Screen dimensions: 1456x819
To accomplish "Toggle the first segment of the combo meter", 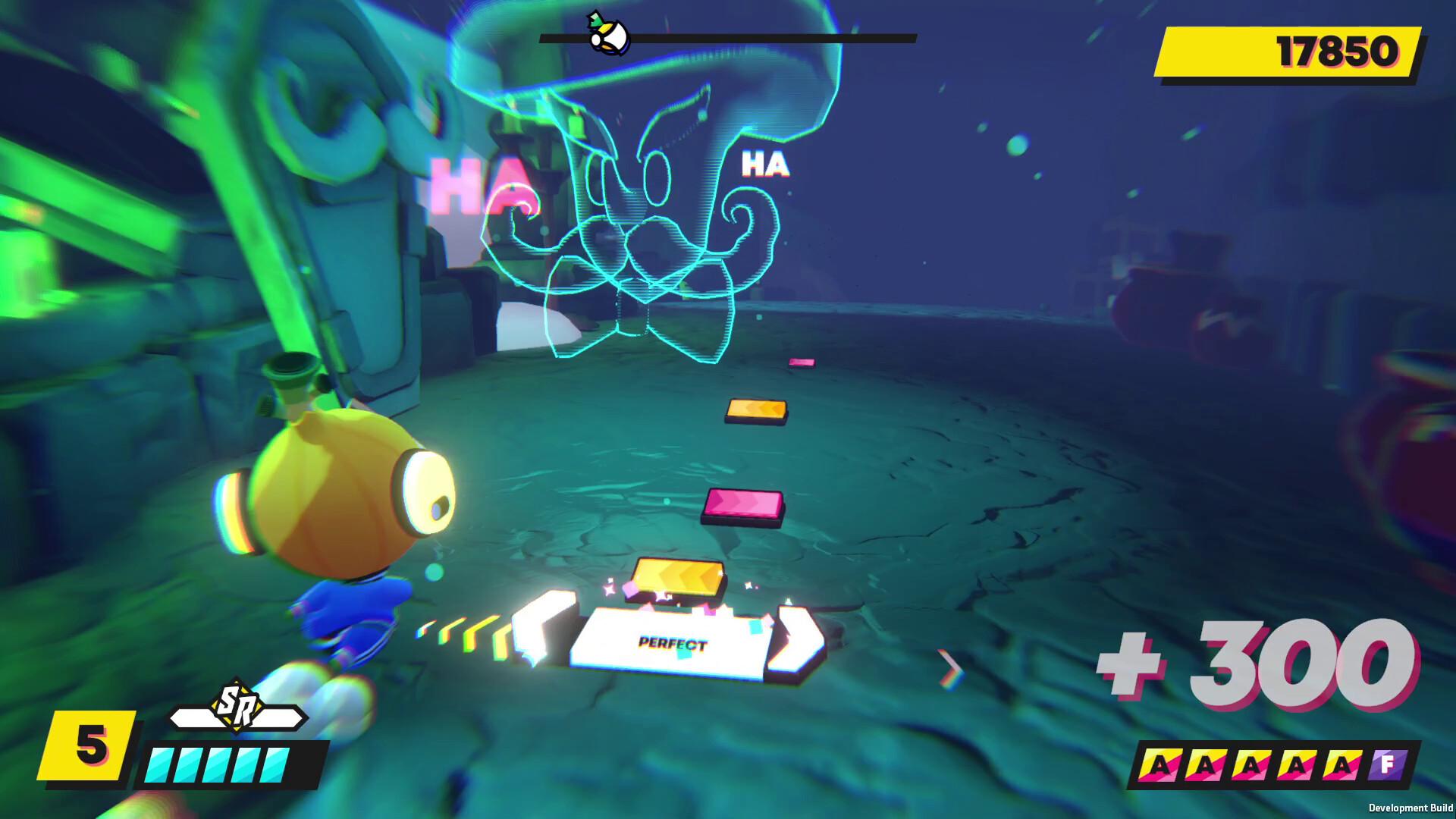I will click(x=159, y=764).
